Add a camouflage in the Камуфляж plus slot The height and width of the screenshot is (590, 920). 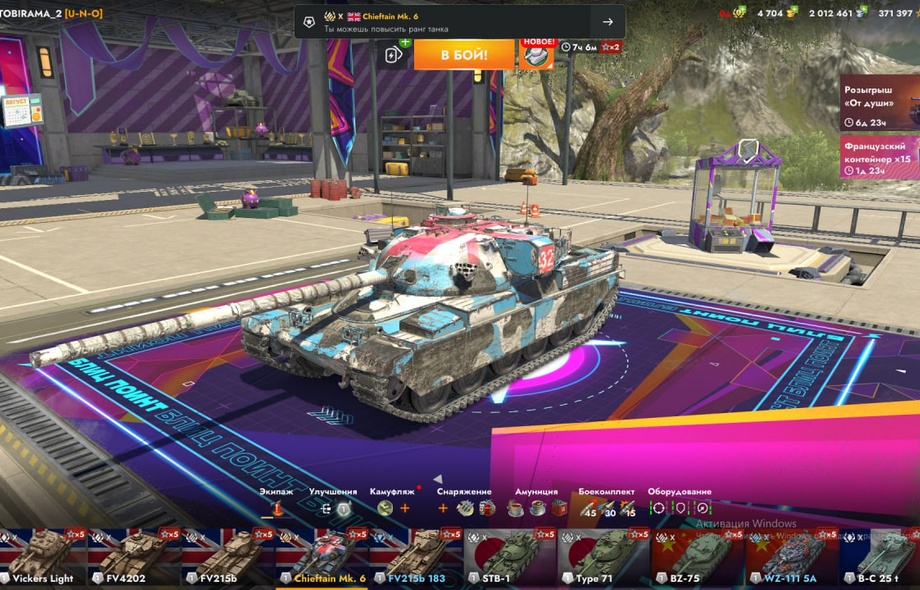pos(405,508)
